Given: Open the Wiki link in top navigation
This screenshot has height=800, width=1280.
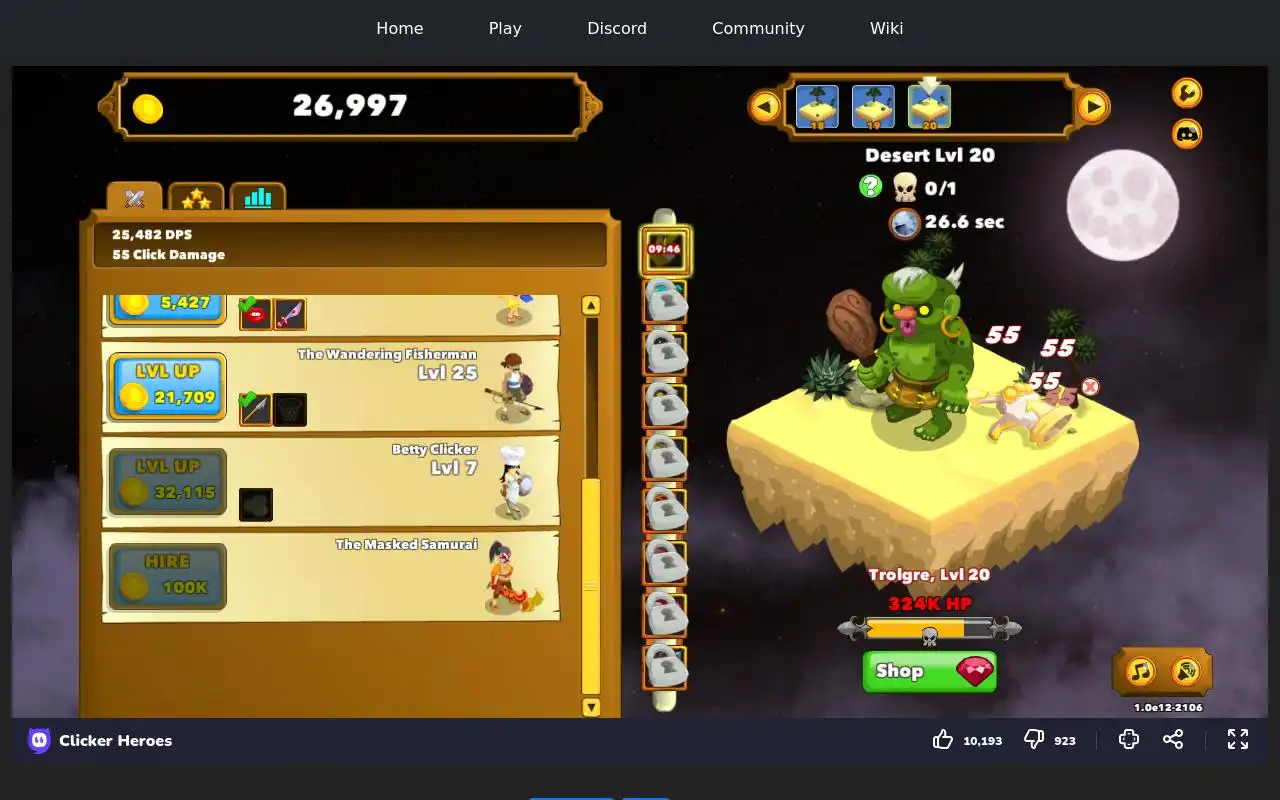Looking at the screenshot, I should (886, 28).
